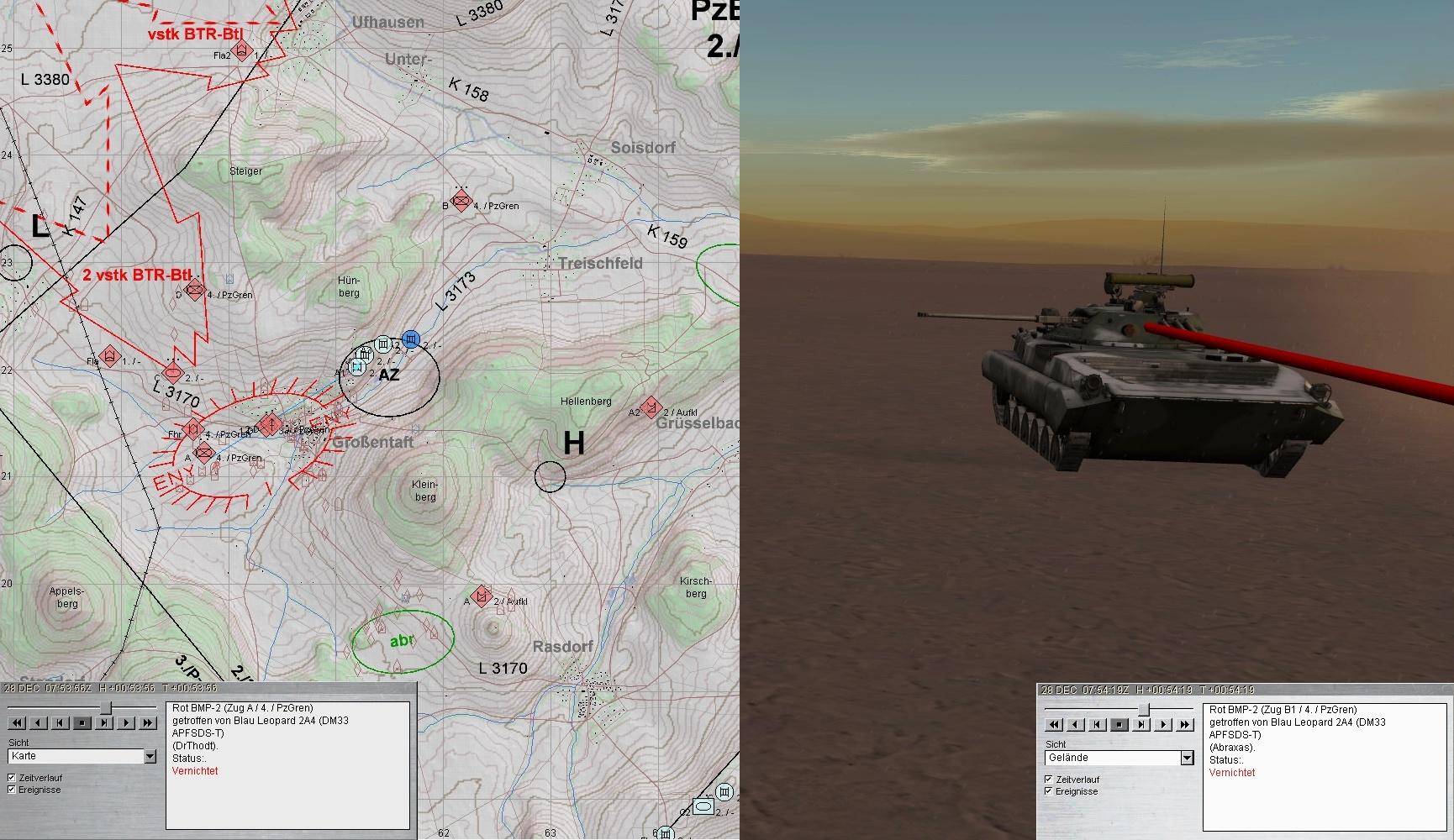Open the Sicht dropdown showing Karte

click(x=150, y=757)
